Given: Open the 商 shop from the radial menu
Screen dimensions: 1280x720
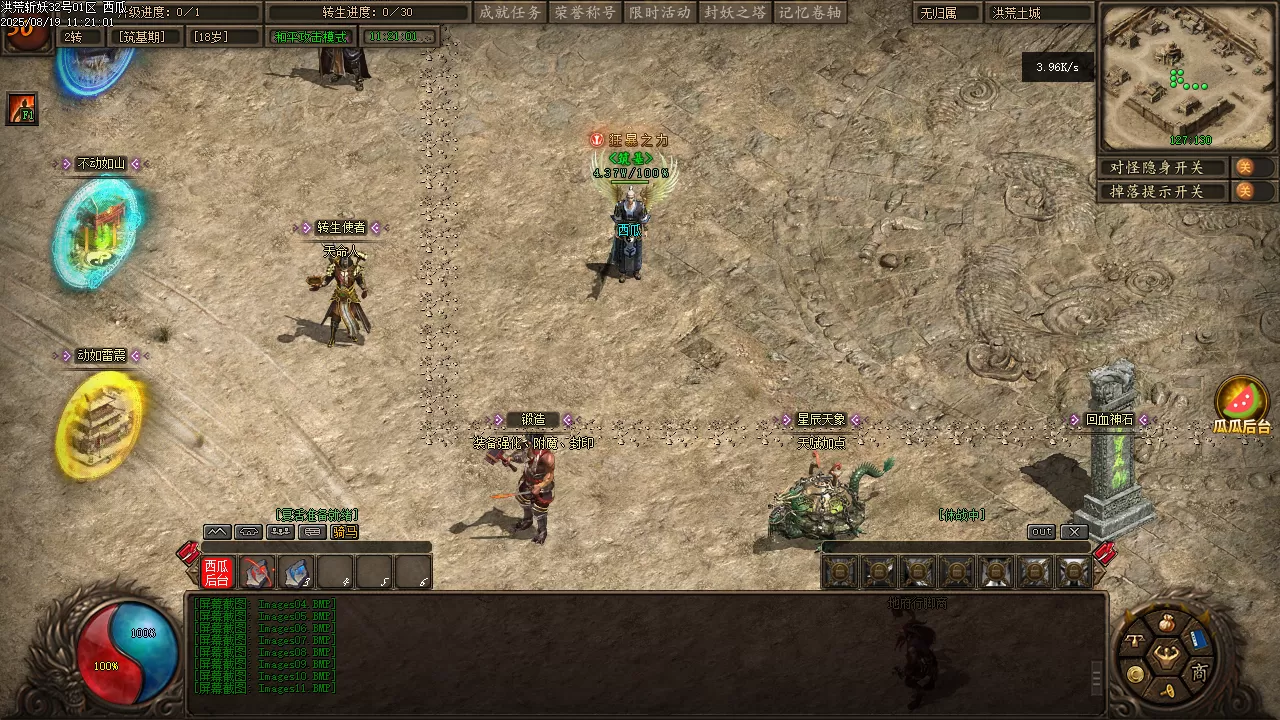Looking at the screenshot, I should pyautogui.click(x=1199, y=672).
